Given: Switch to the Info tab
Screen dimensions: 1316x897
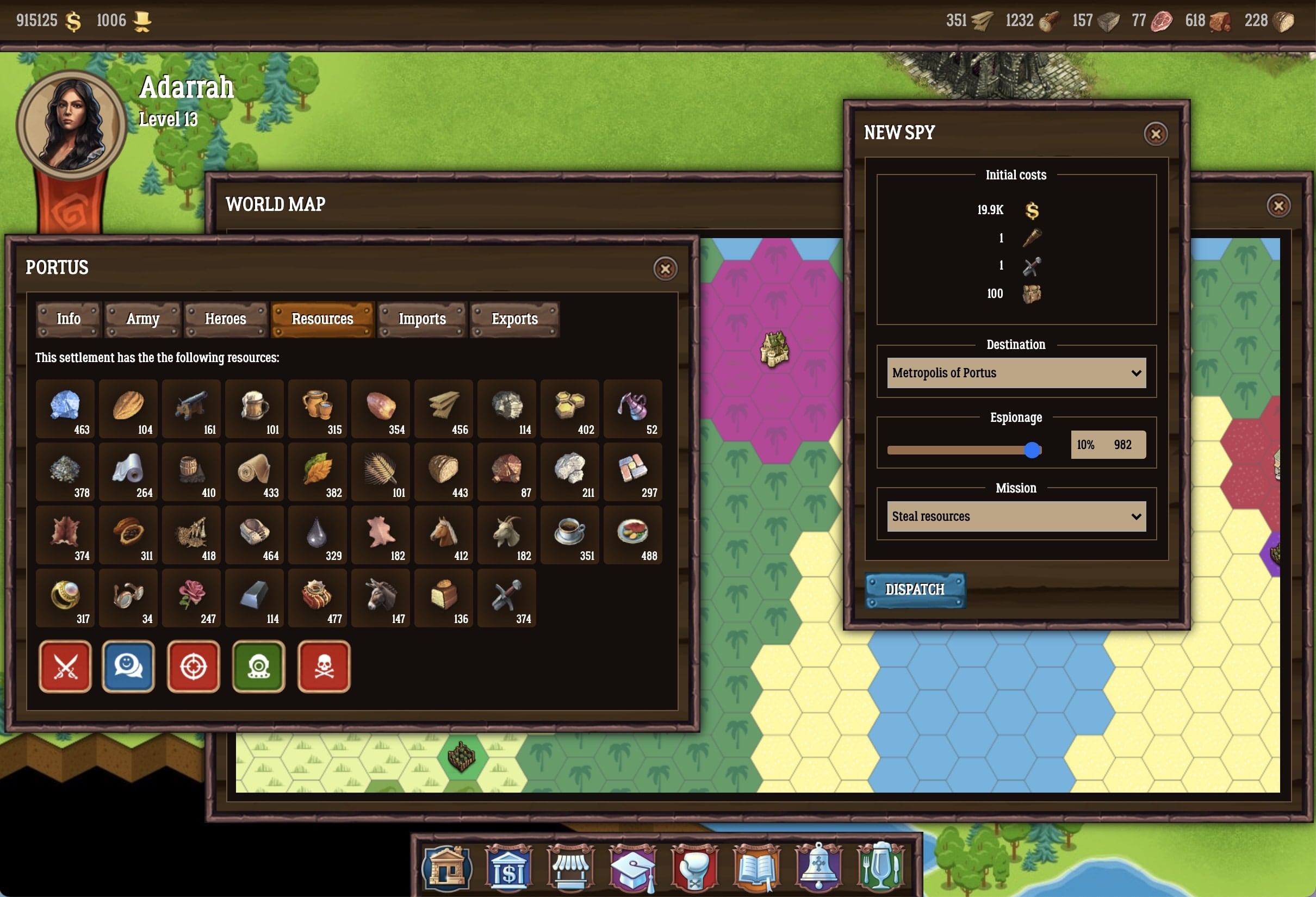Looking at the screenshot, I should coord(69,319).
